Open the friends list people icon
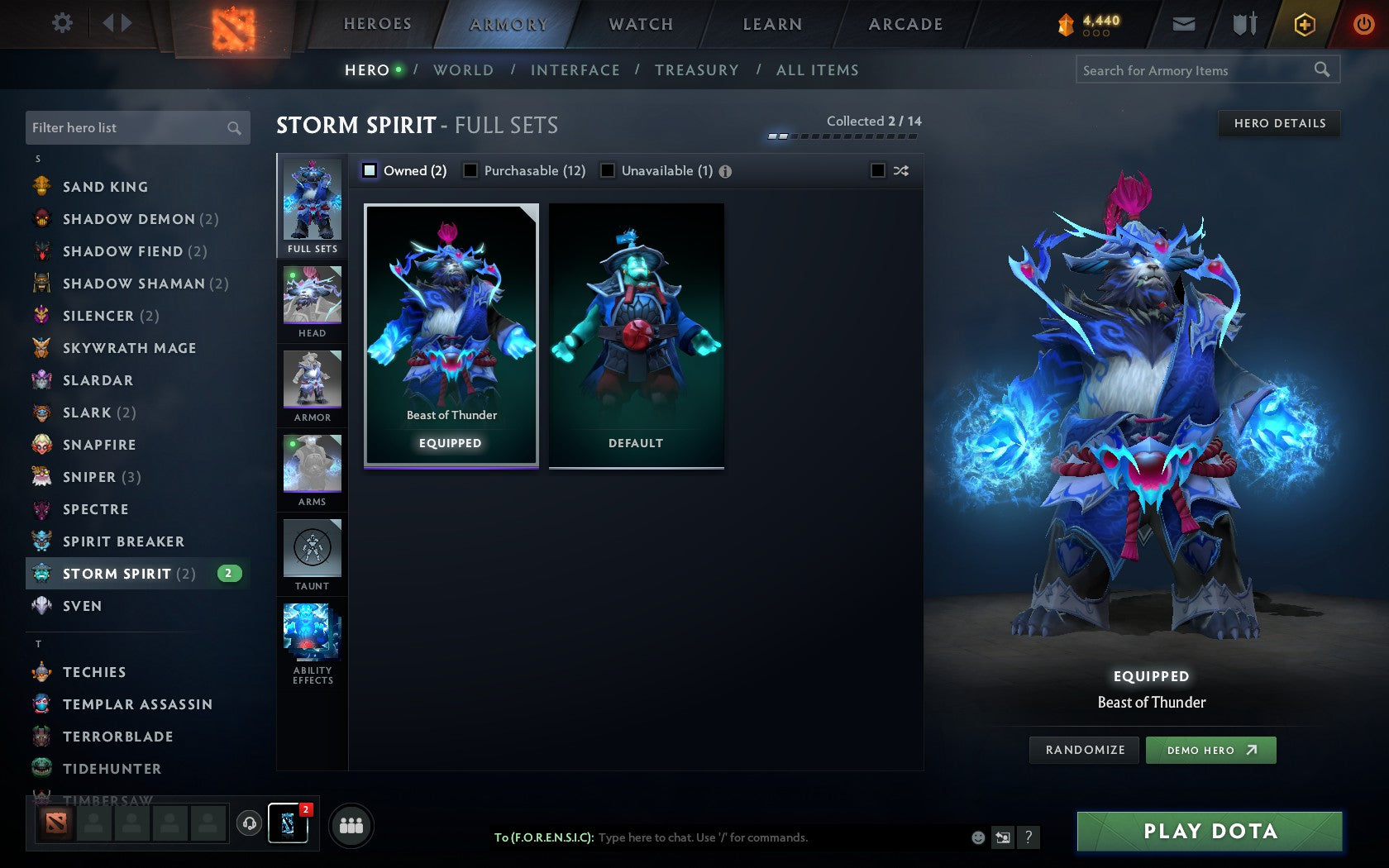Image resolution: width=1389 pixels, height=868 pixels. click(351, 824)
